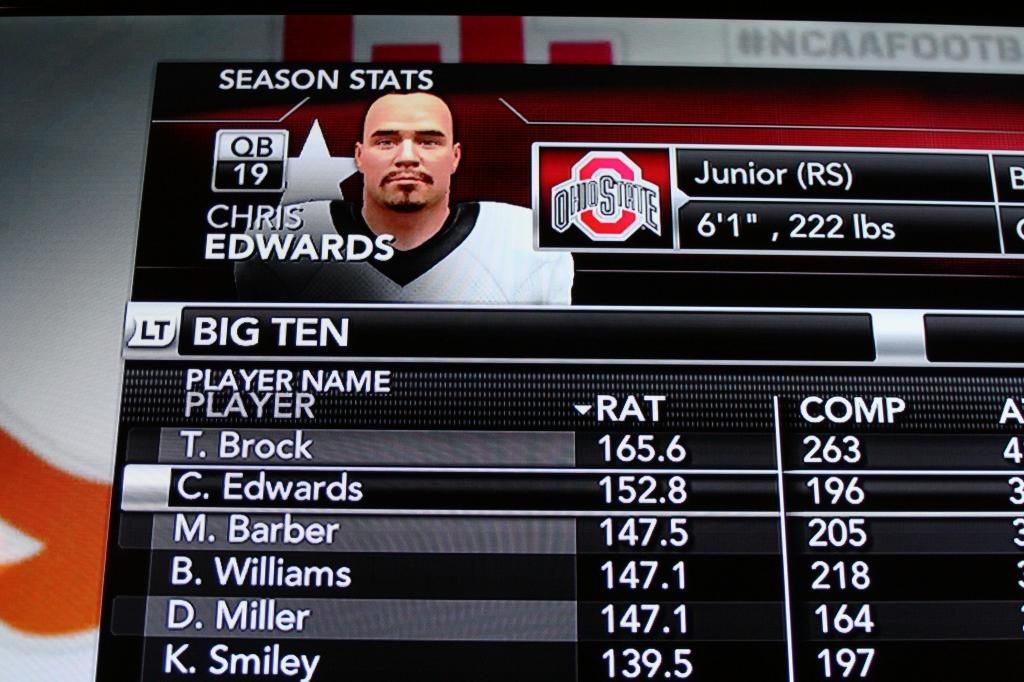Select M. Barber in the stats list

[x=256, y=530]
